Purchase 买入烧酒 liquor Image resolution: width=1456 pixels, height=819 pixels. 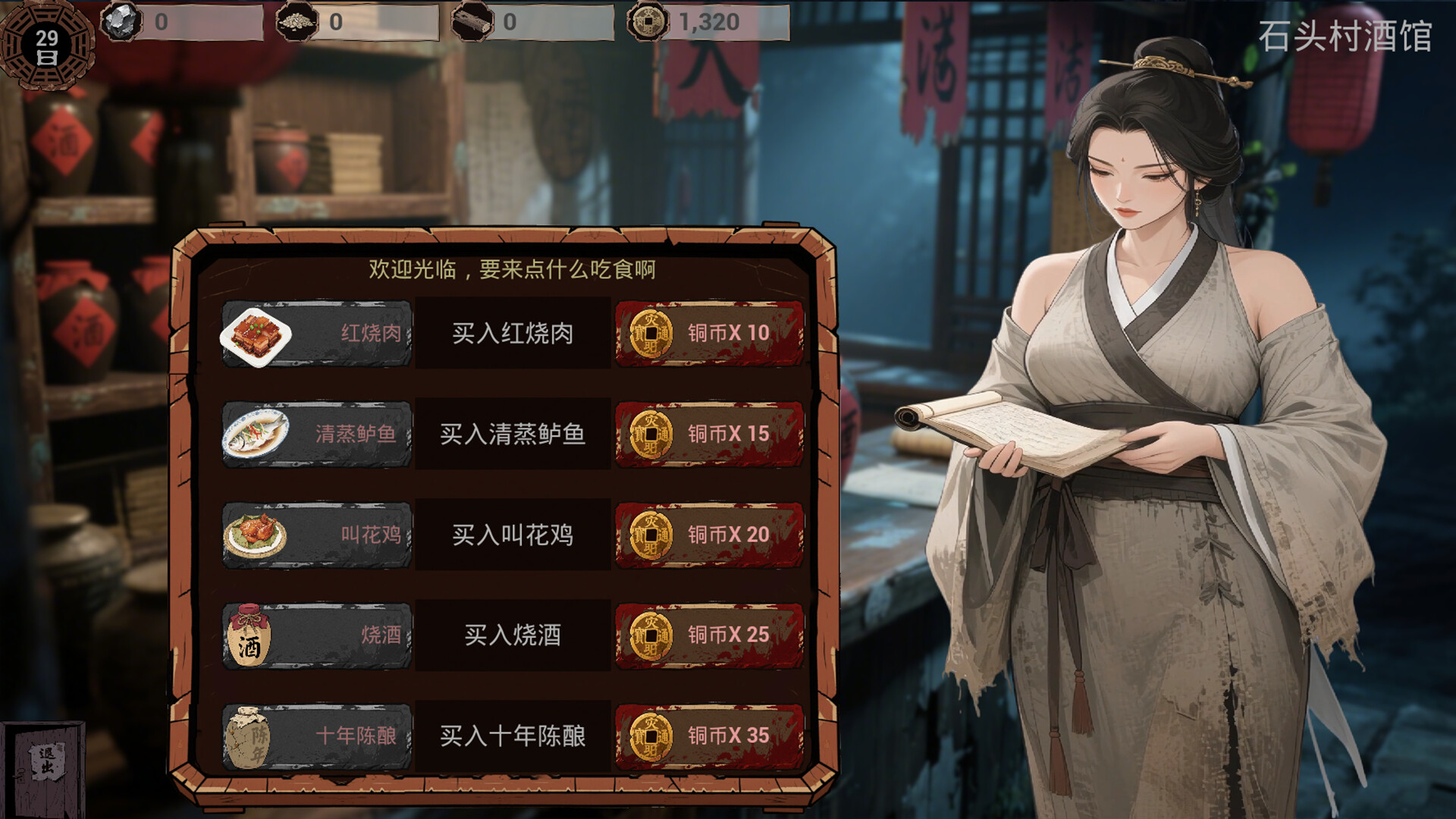point(512,637)
